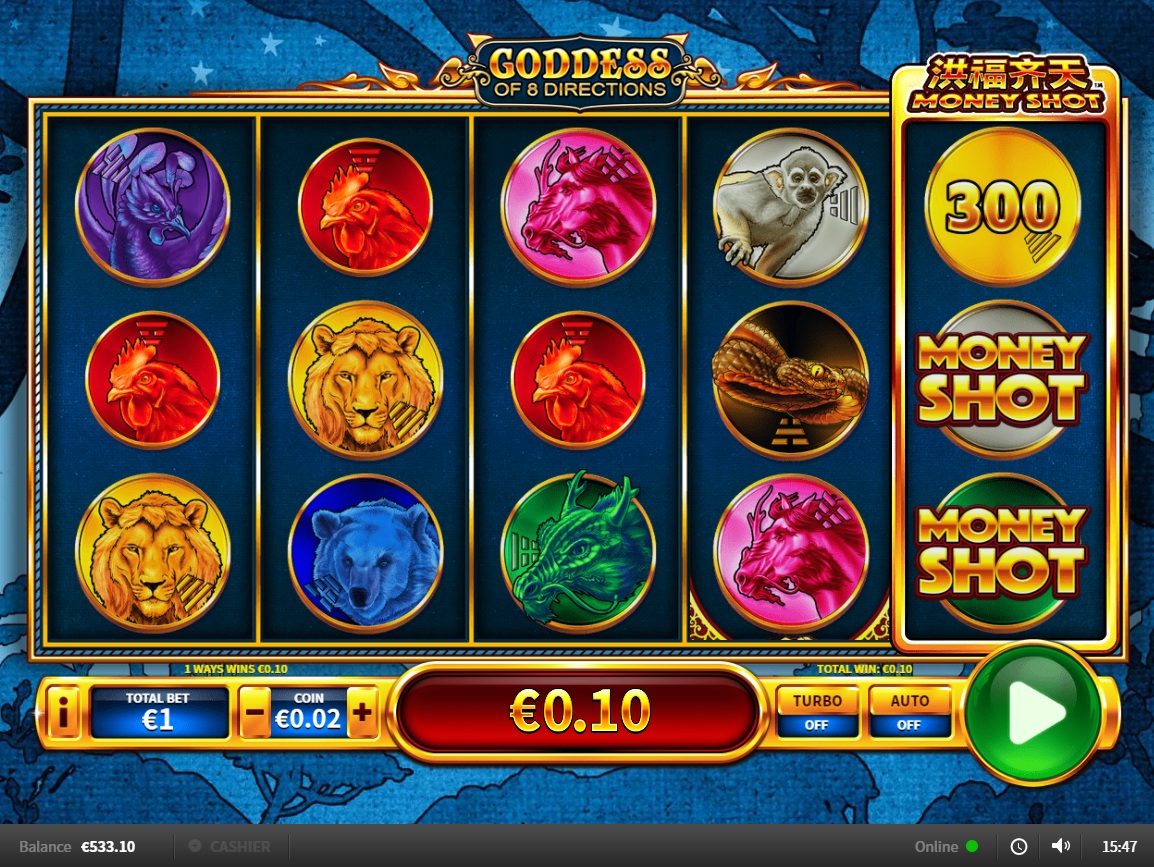
Task: Toggle Auto spin on
Action: click(908, 712)
